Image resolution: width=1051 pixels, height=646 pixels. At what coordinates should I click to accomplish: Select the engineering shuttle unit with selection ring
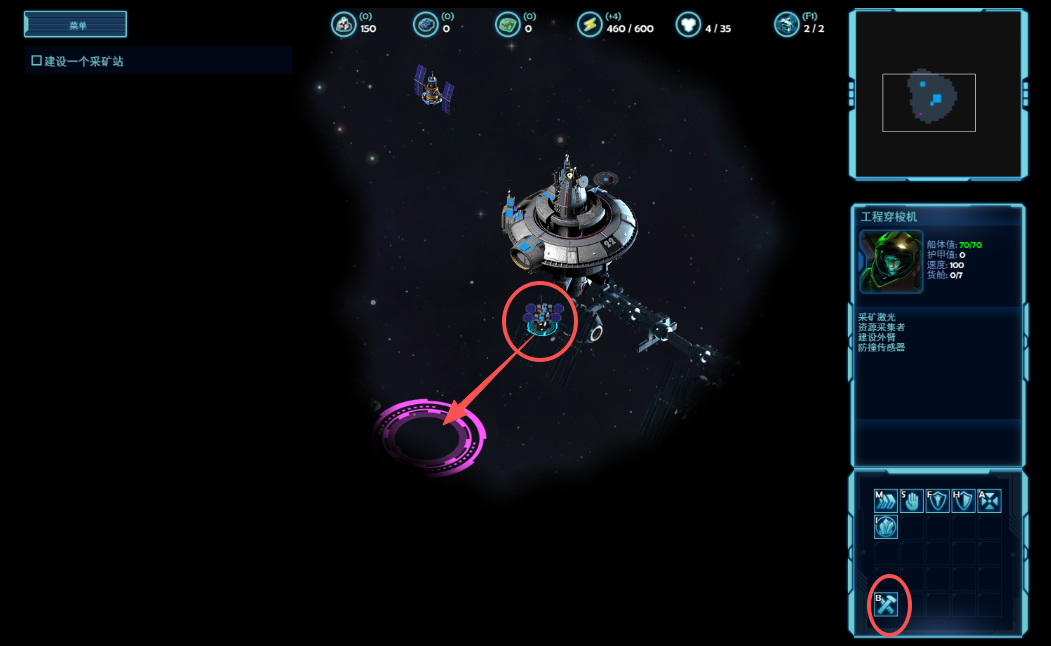(542, 319)
